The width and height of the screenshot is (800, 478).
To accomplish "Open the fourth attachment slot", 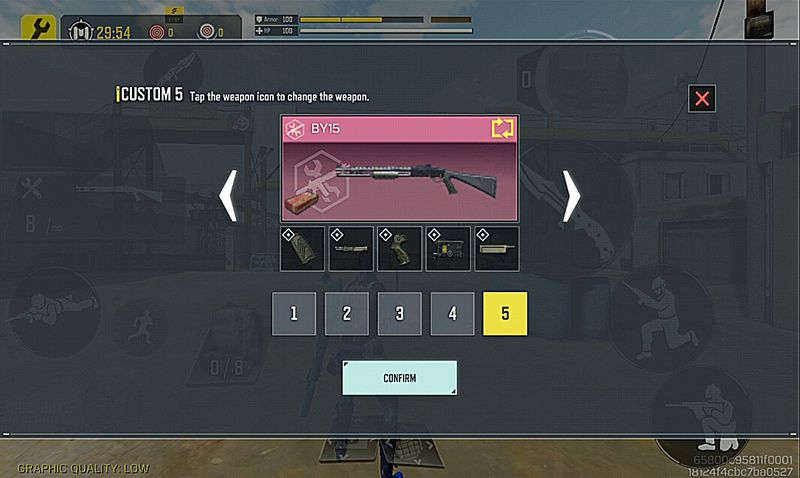I will coord(448,249).
